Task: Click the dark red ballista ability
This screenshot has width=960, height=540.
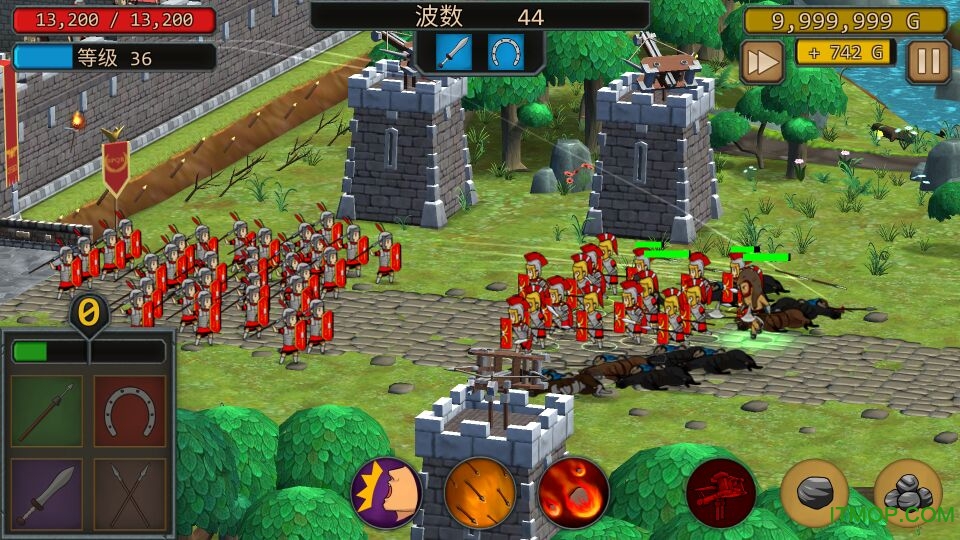Action: pos(721,492)
